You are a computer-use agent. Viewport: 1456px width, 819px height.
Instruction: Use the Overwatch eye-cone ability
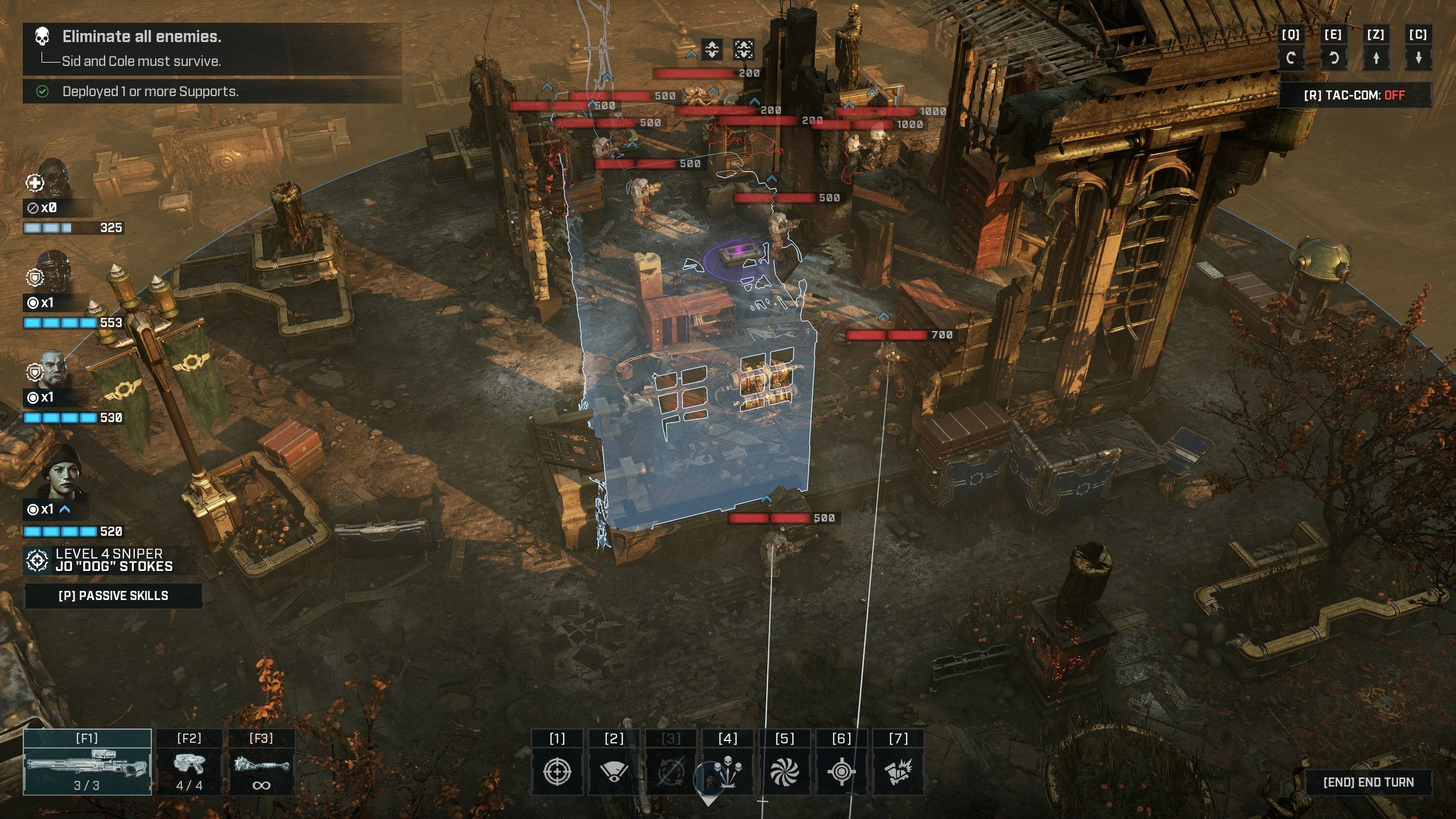pyautogui.click(x=614, y=771)
